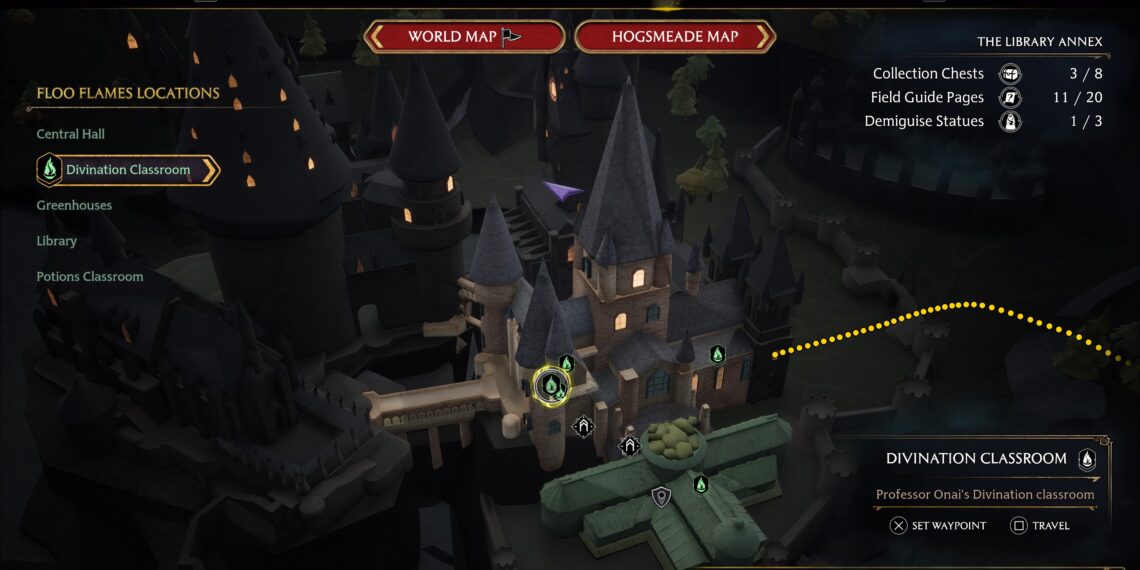Select the purple player arrow on the map
The height and width of the screenshot is (570, 1140).
coord(563,190)
